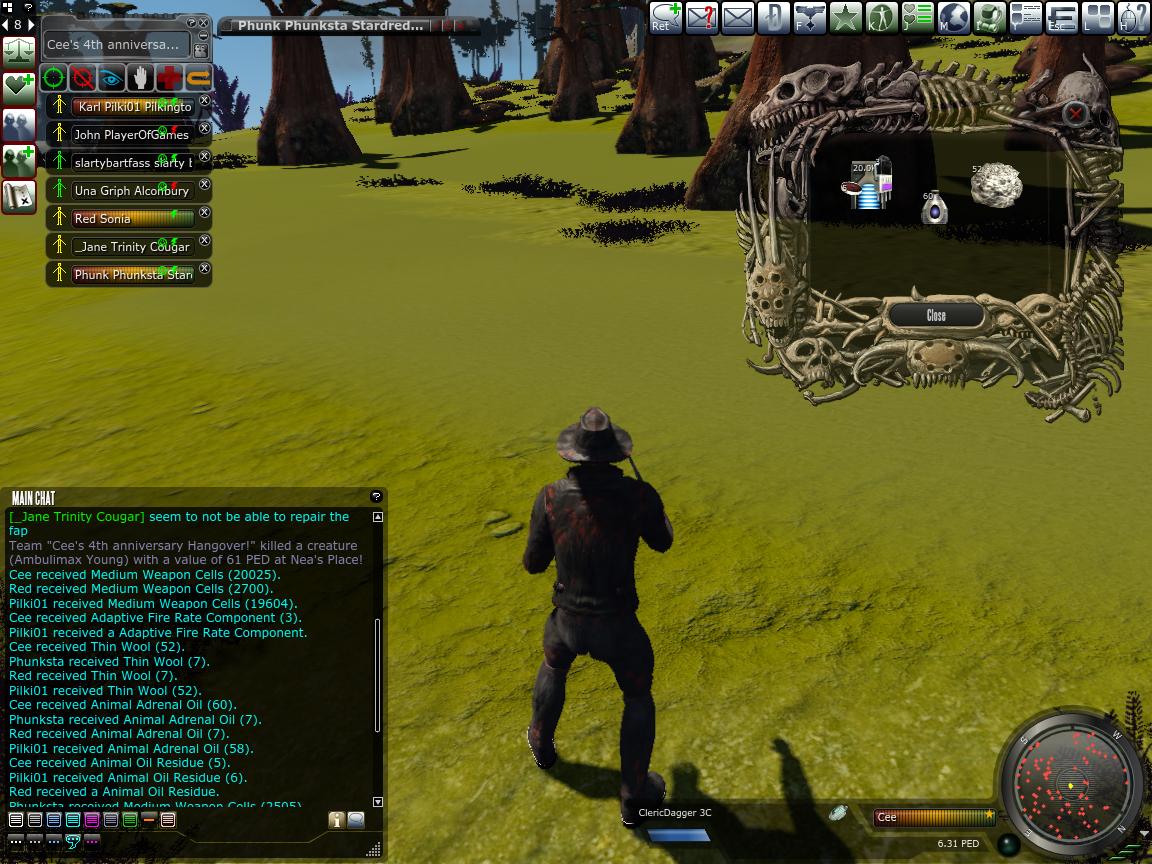Open the scales icon on the left sidebar
The image size is (1152, 864).
[x=19, y=49]
